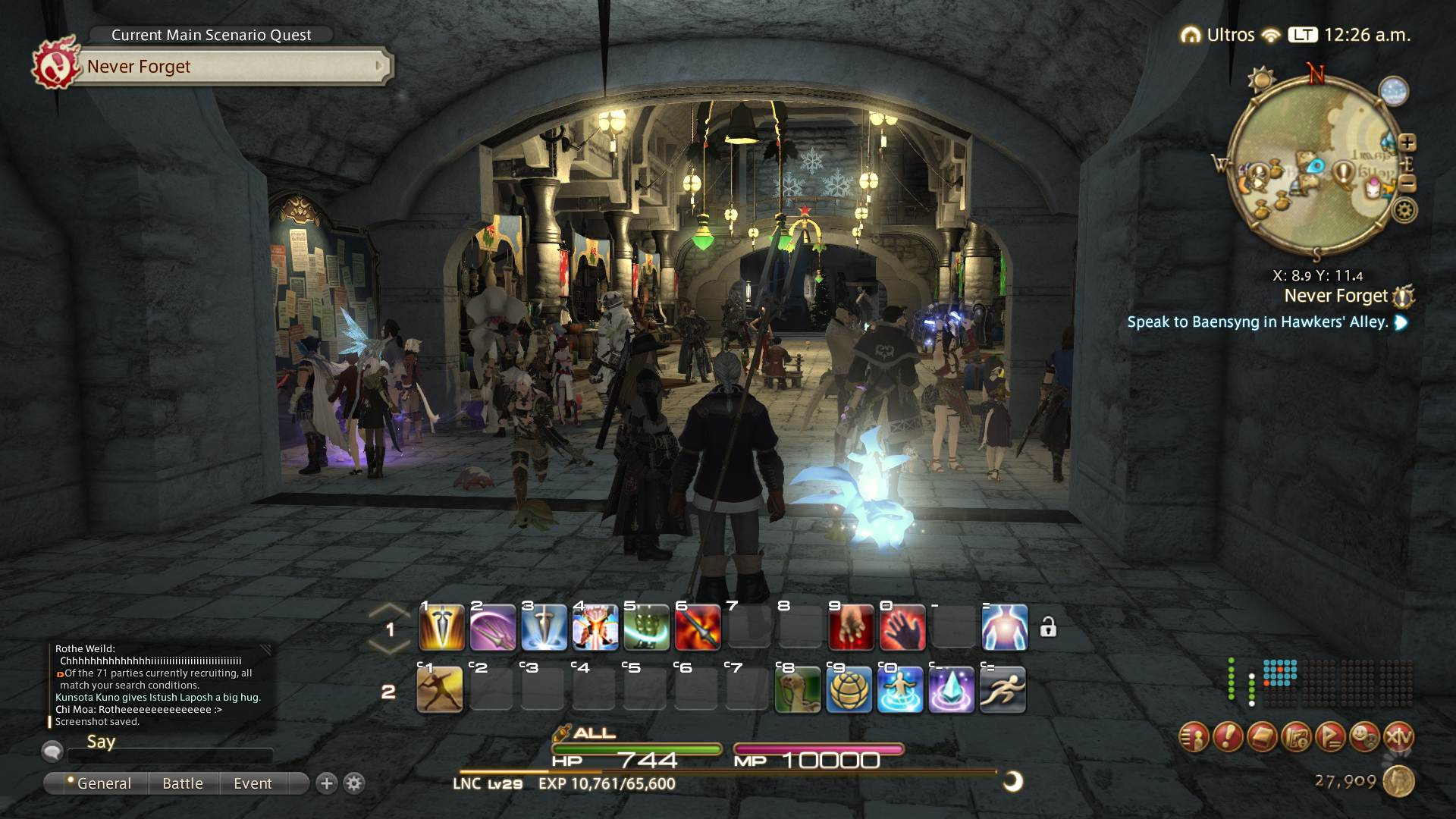Activate the glowing body silhouette ability
The height and width of the screenshot is (819, 1456).
(x=1005, y=628)
